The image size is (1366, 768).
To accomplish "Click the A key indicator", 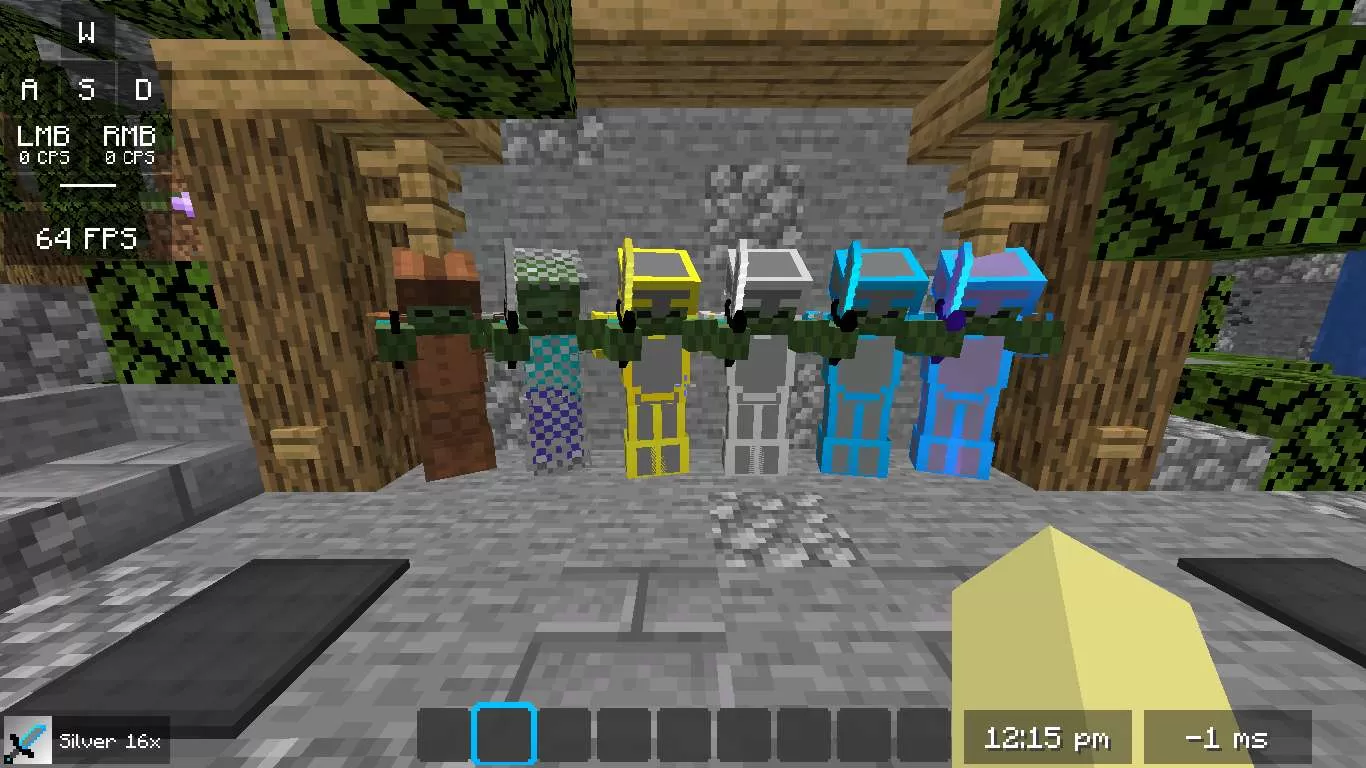I will tap(29, 90).
